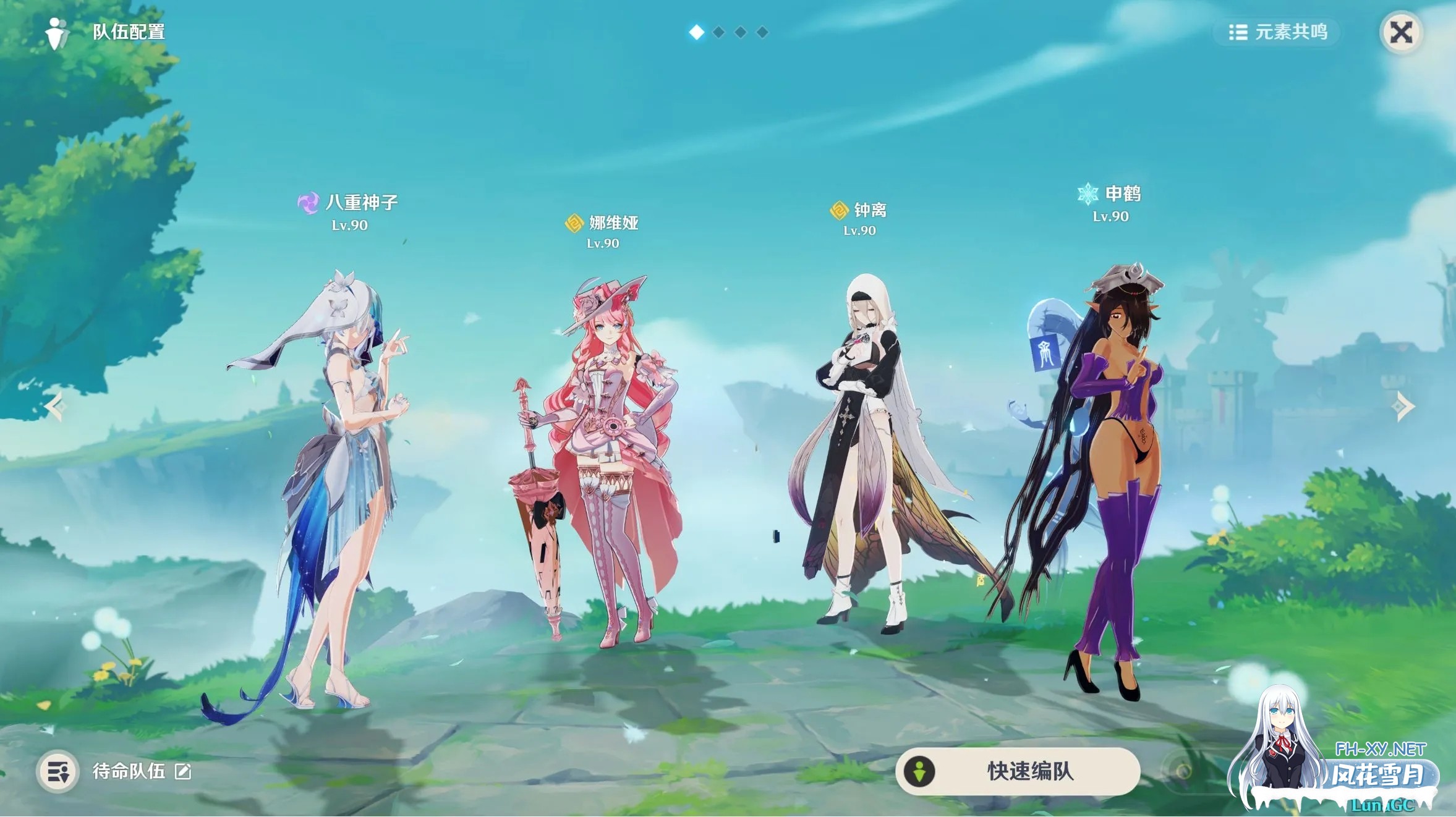This screenshot has width=1456, height=817.
Task: Click the Electro element icon above 八重神子
Action: (309, 202)
